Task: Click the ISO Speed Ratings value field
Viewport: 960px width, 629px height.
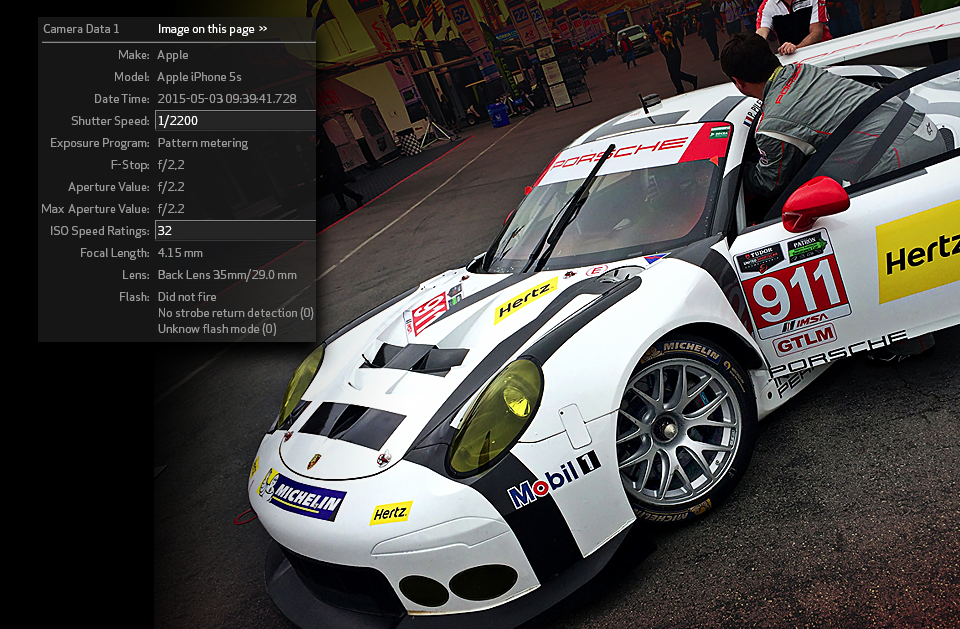Action: point(235,231)
